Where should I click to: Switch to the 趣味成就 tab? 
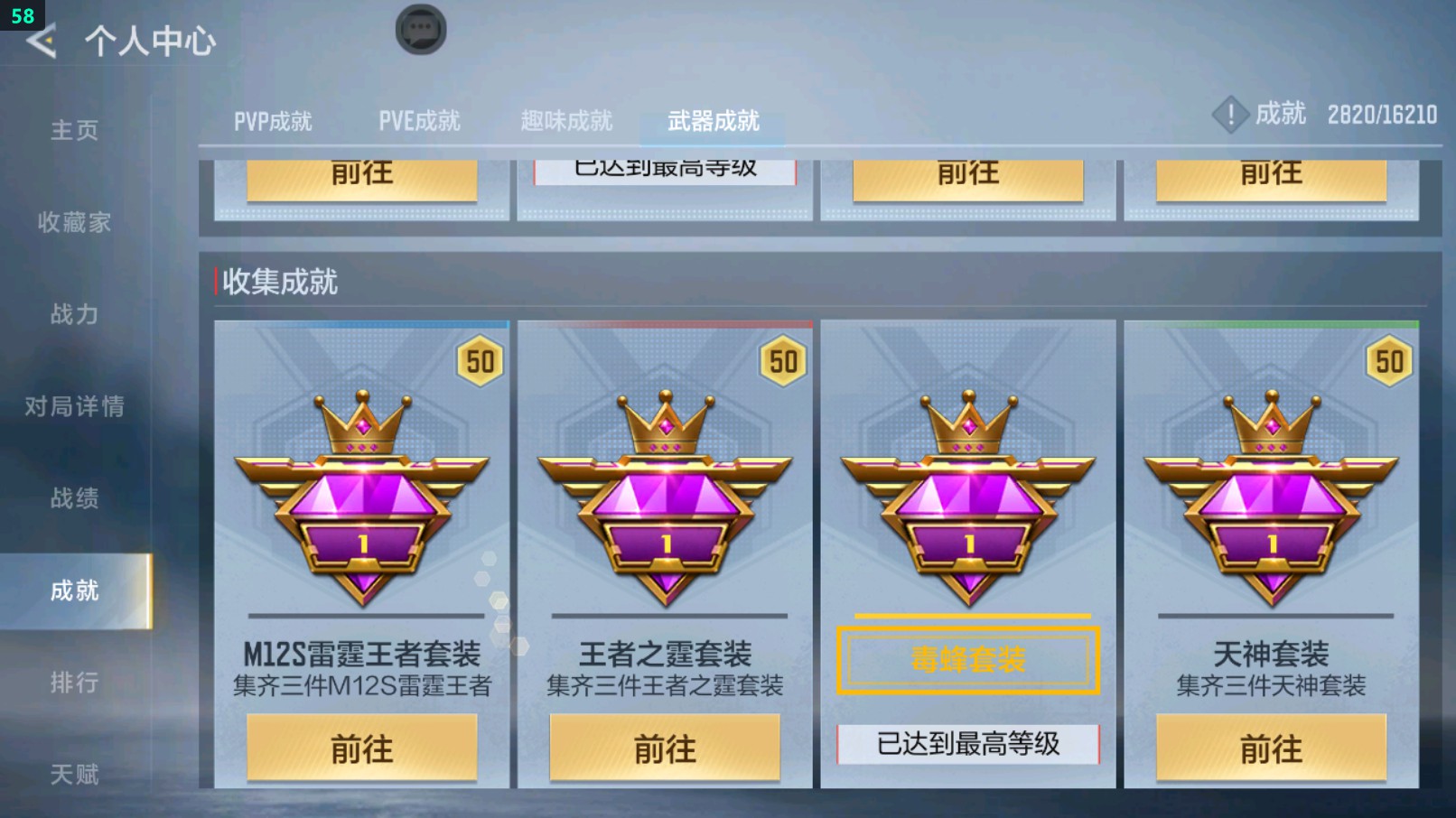click(x=565, y=120)
